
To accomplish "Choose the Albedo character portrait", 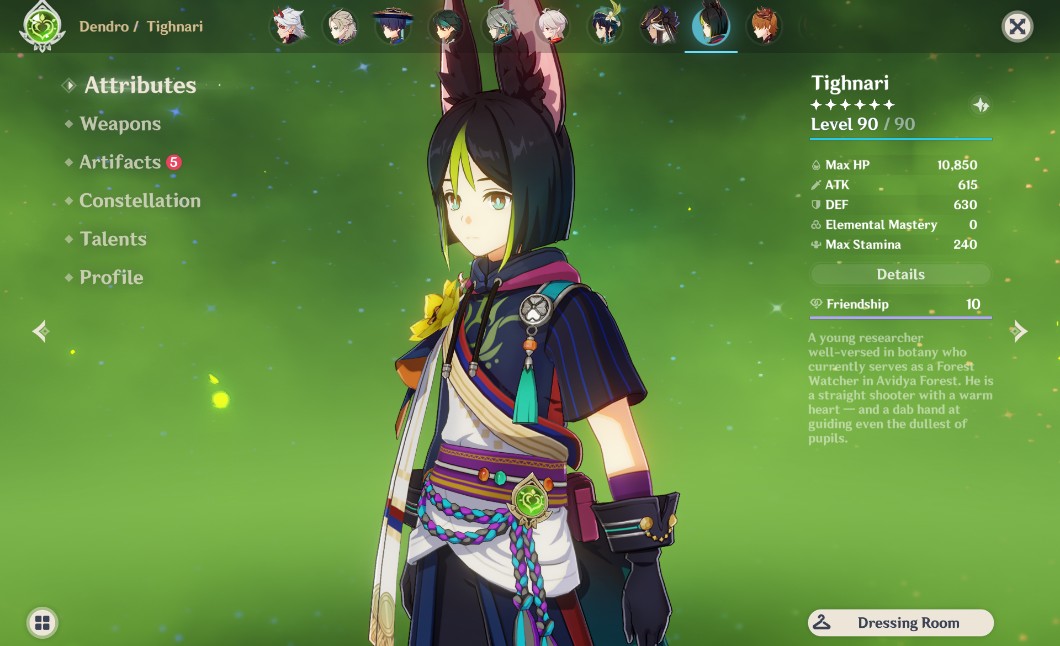I will point(342,27).
